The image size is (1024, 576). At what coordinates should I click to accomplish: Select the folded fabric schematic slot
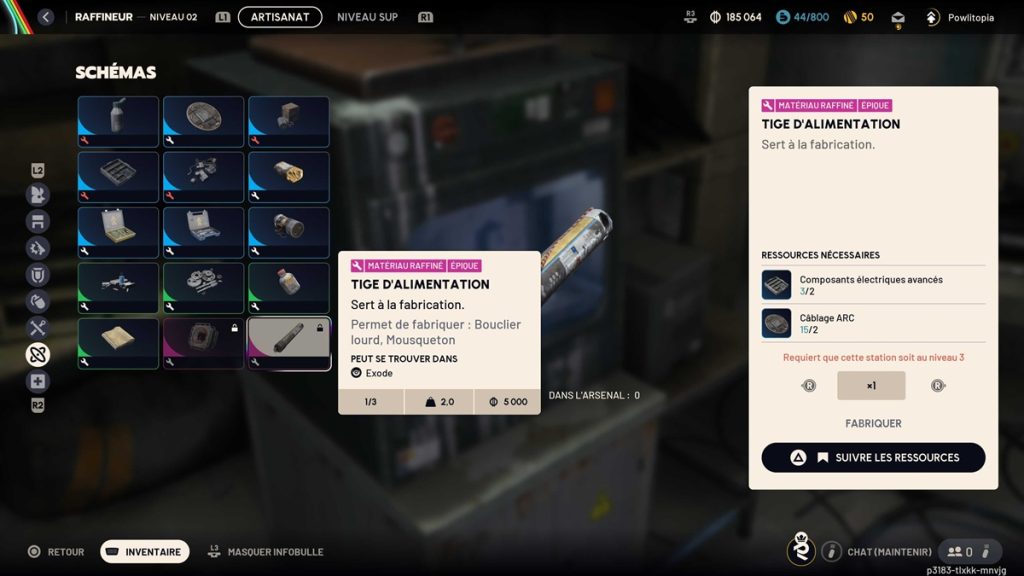[x=118, y=343]
